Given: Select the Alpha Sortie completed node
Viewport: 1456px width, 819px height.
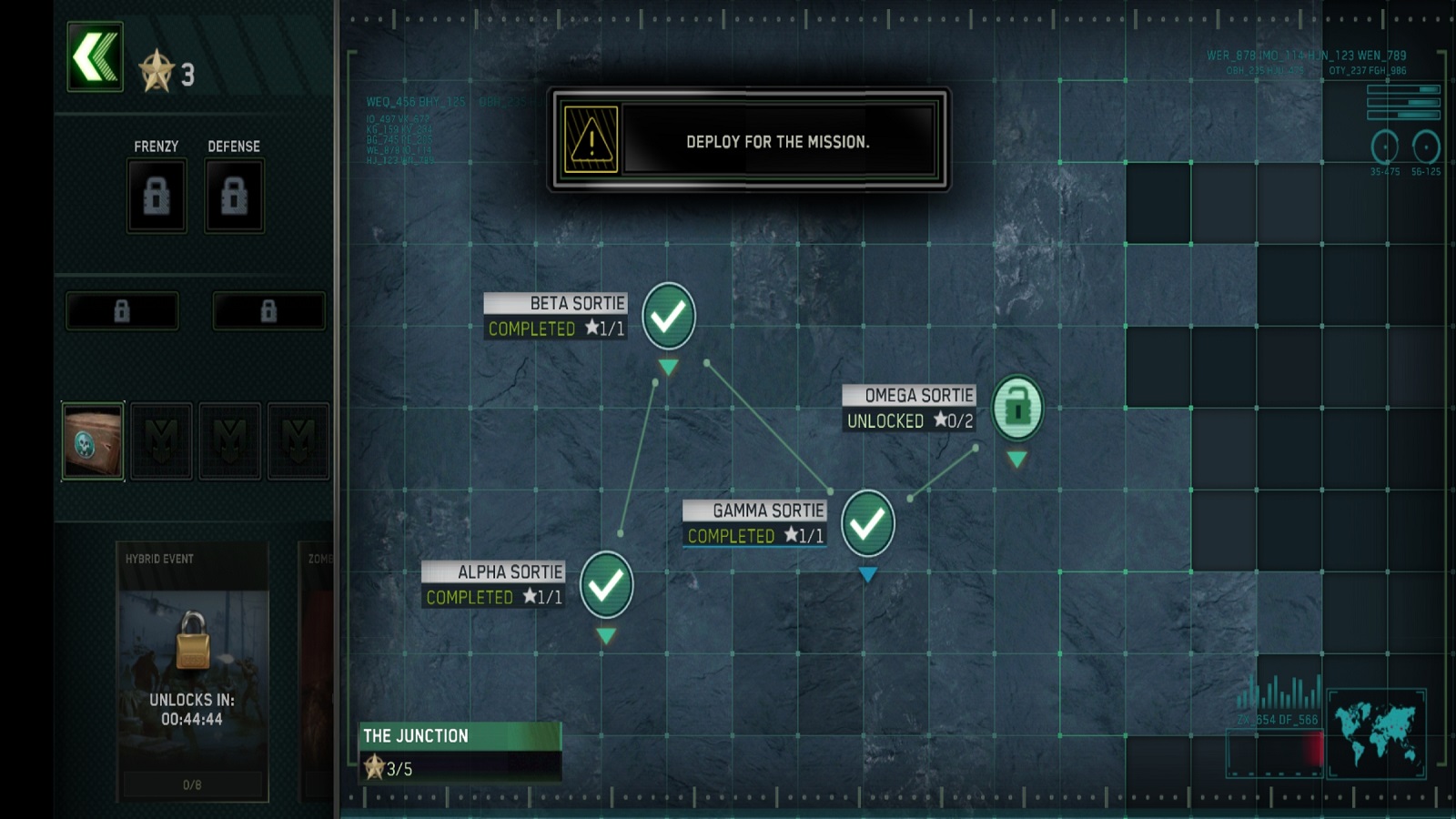Looking at the screenshot, I should pyautogui.click(x=606, y=584).
